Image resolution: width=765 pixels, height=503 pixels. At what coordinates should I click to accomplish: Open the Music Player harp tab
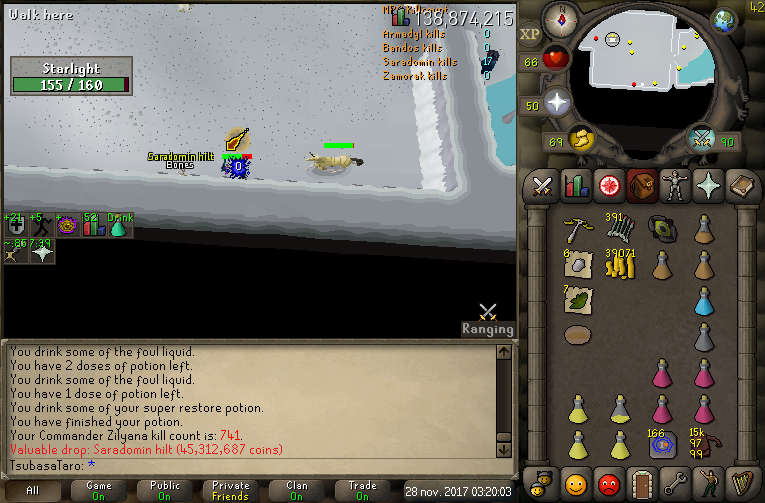click(741, 483)
